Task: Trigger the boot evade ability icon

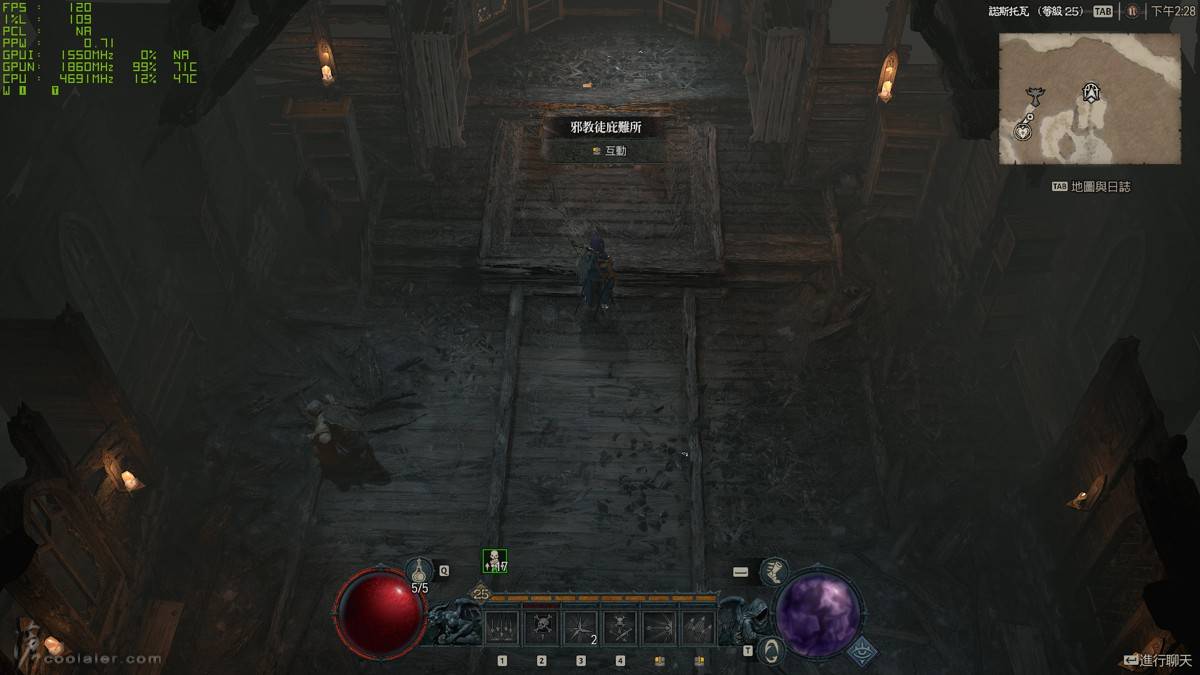Action: (x=773, y=572)
